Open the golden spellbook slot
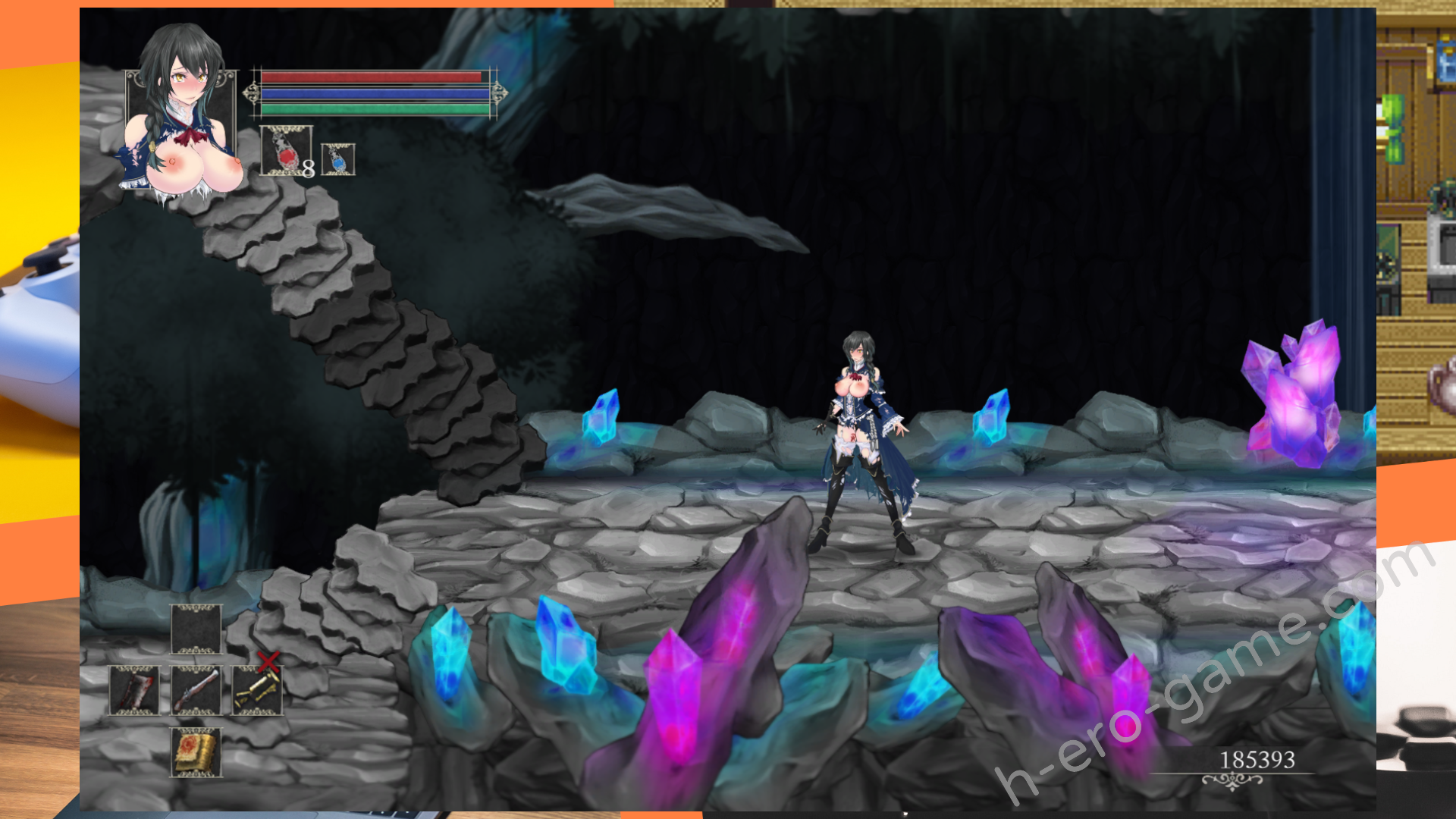1456x819 pixels. pyautogui.click(x=196, y=752)
